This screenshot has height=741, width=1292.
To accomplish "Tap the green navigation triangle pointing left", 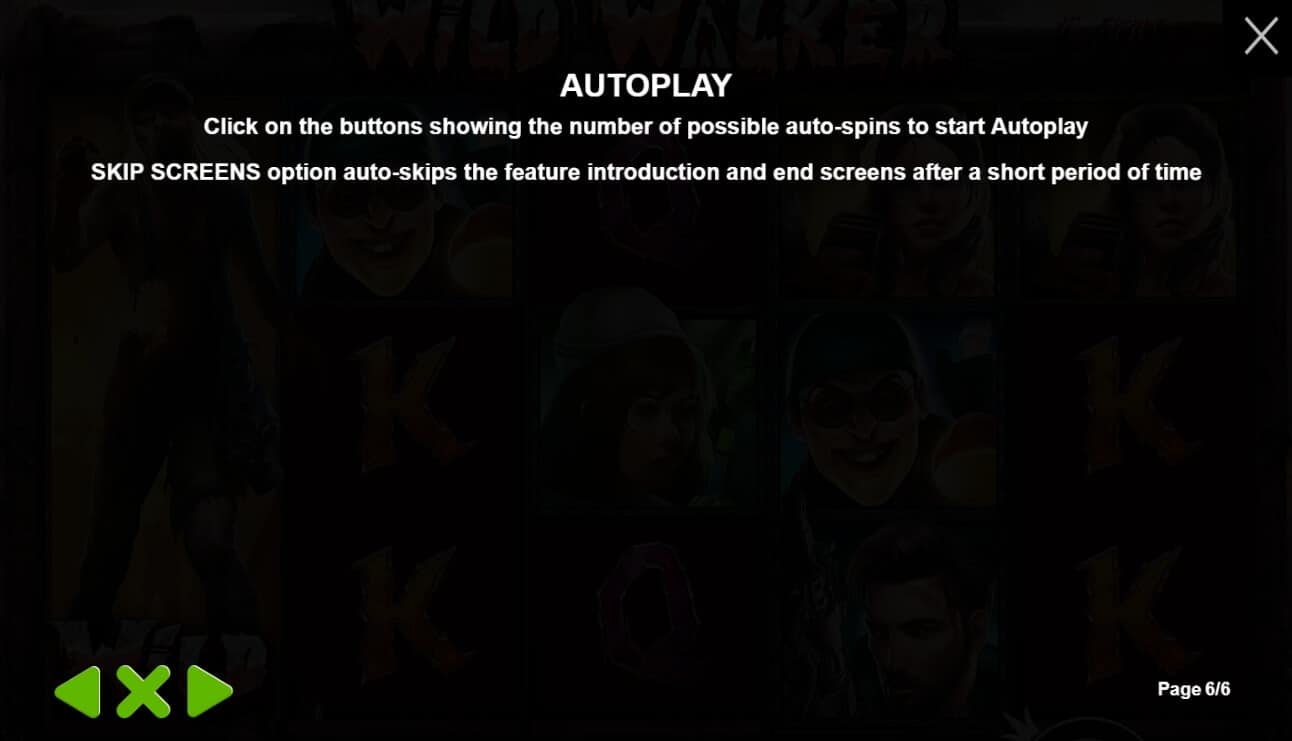I will point(78,690).
